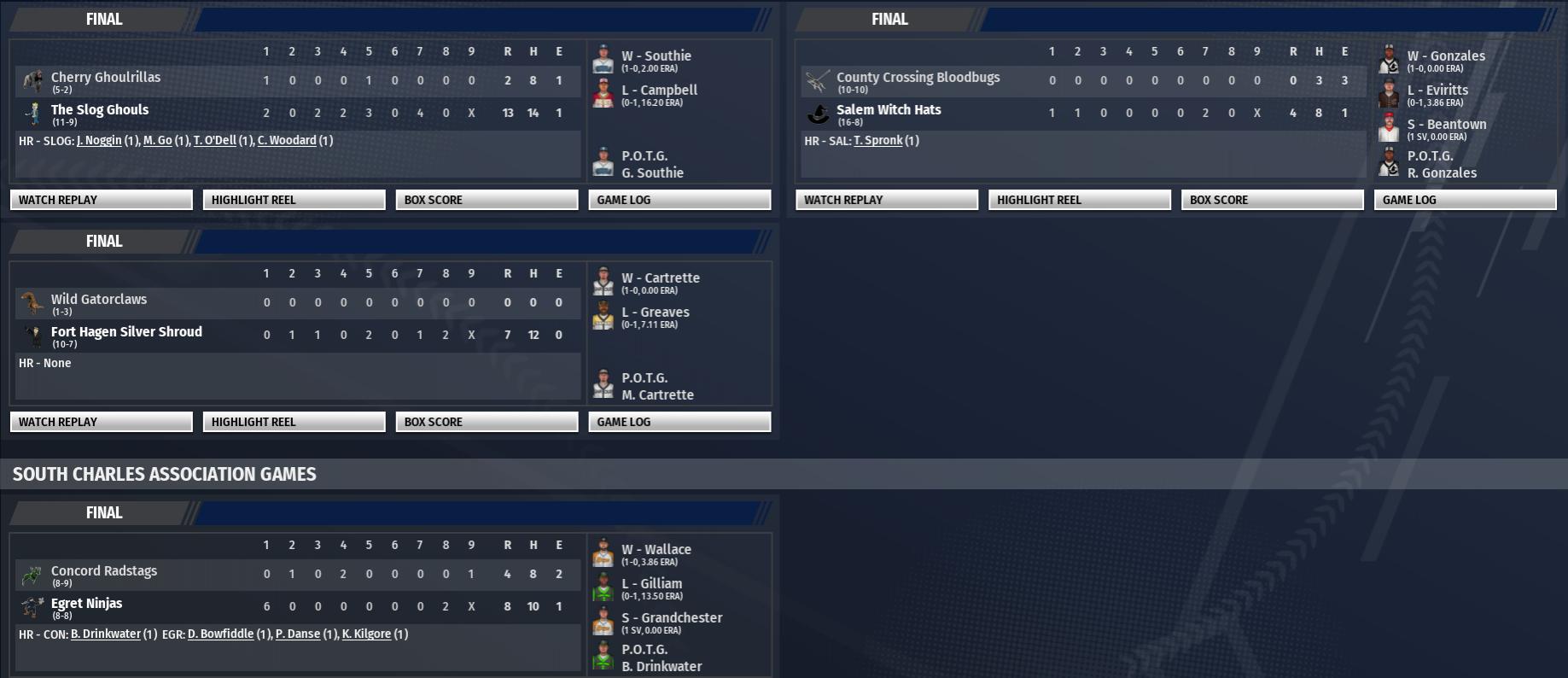The height and width of the screenshot is (678, 1568).
Task: View game log for Bloodbugs versus Witch Hats
Action: coord(1465,200)
